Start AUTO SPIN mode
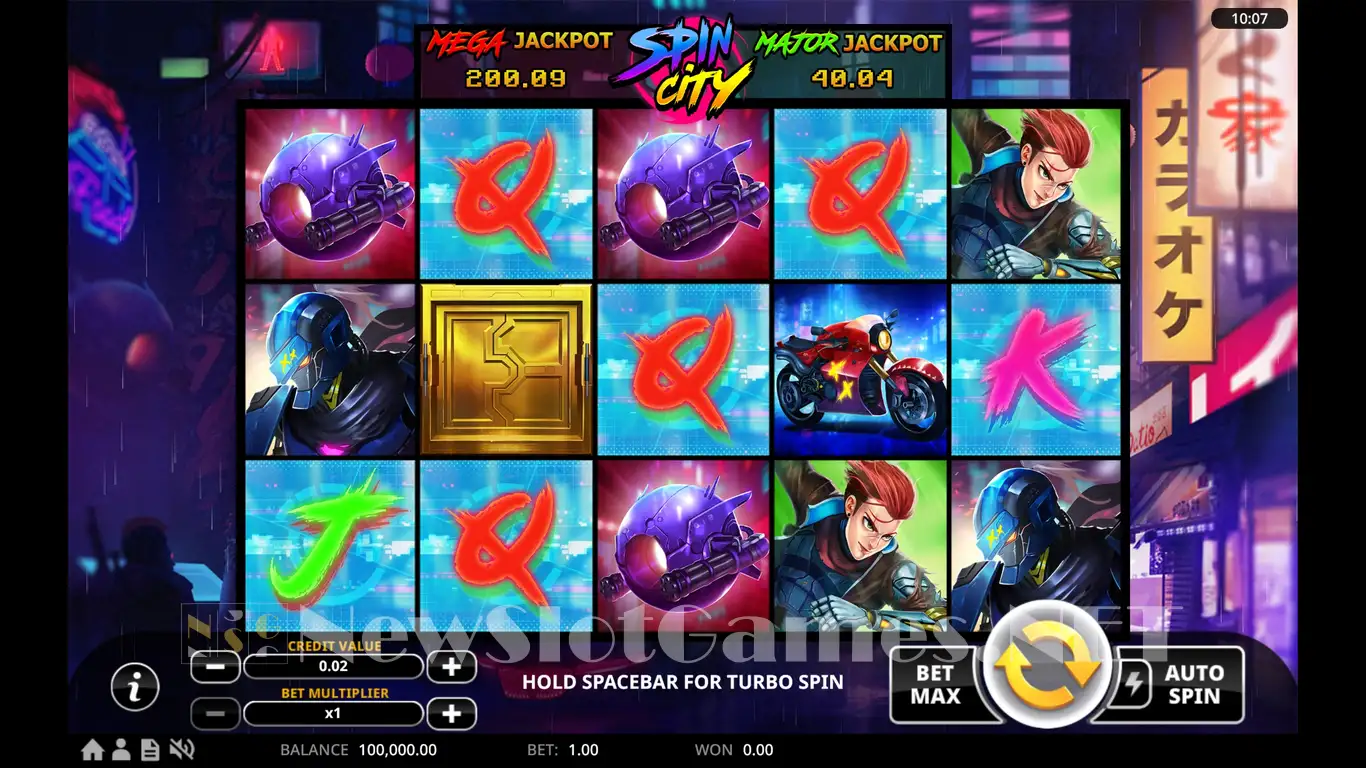The width and height of the screenshot is (1366, 768). point(1192,685)
